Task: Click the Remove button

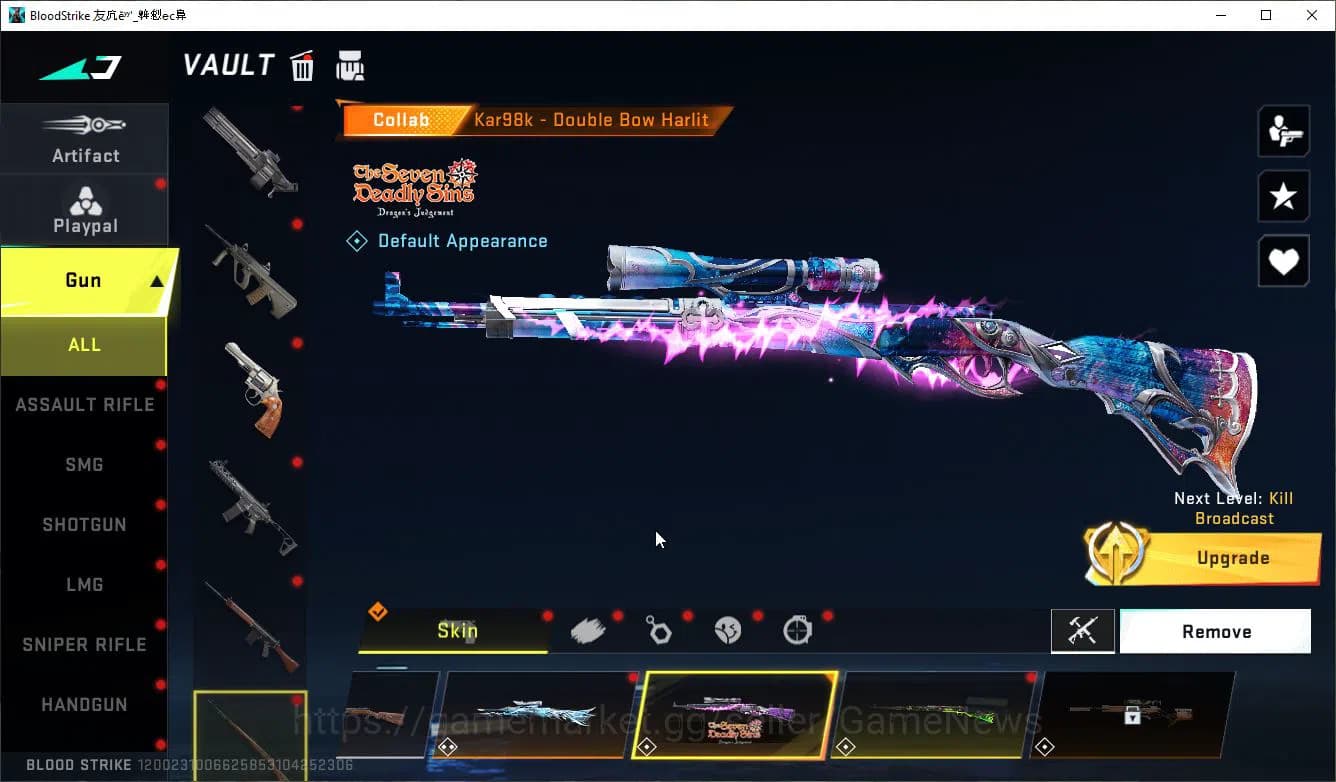Action: click(x=1216, y=631)
